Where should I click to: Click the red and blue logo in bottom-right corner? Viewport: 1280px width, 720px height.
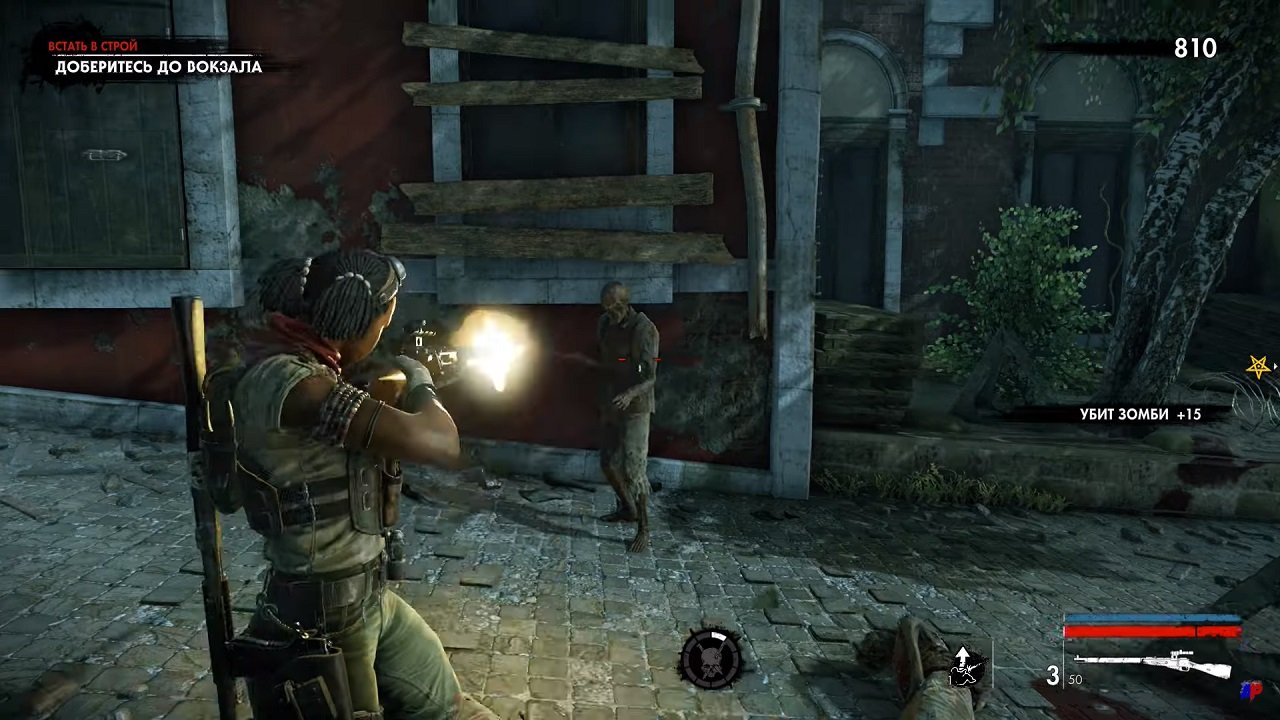(x=1251, y=689)
